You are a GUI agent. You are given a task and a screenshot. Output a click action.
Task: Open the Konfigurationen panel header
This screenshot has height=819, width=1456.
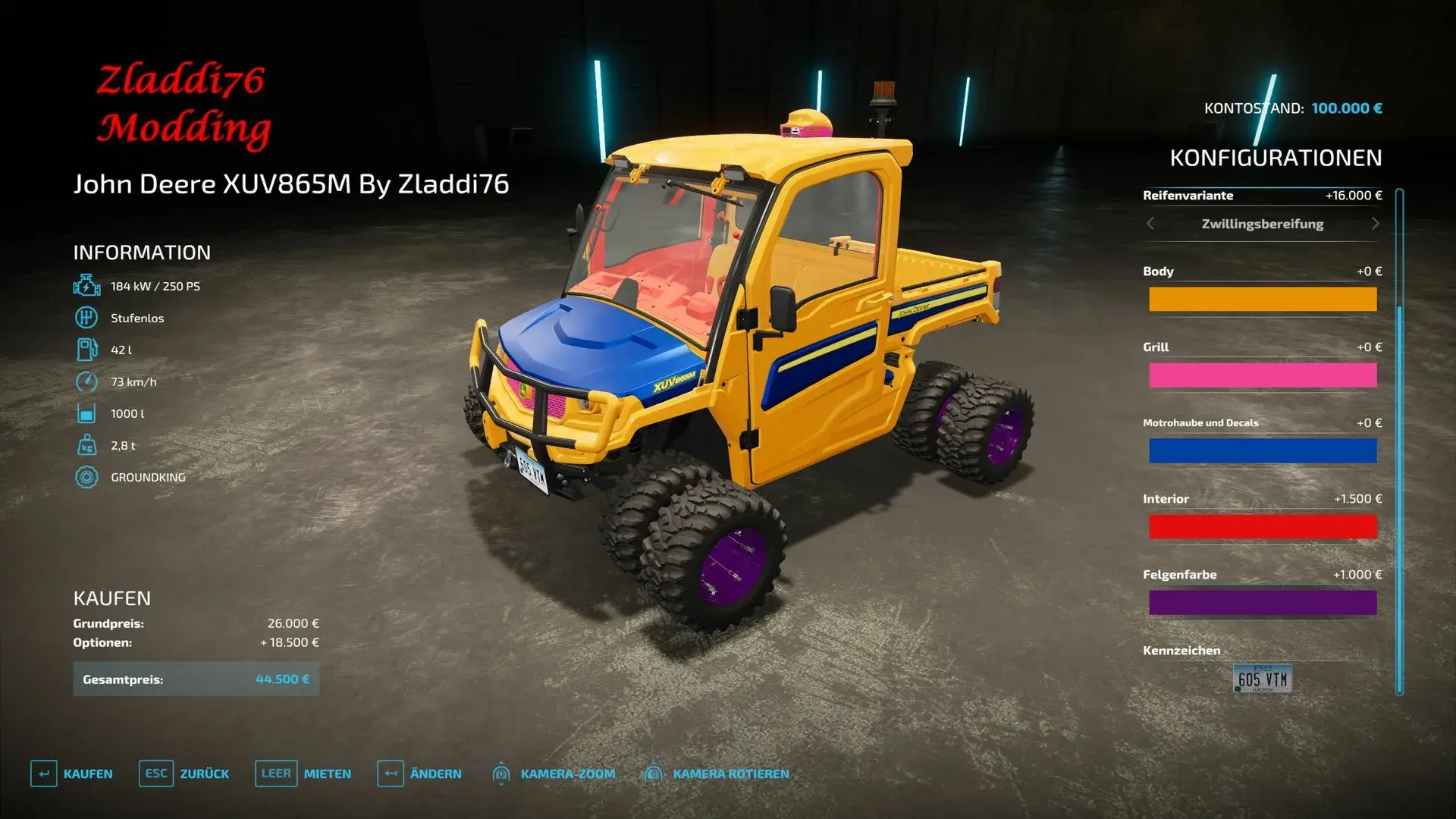click(x=1275, y=158)
